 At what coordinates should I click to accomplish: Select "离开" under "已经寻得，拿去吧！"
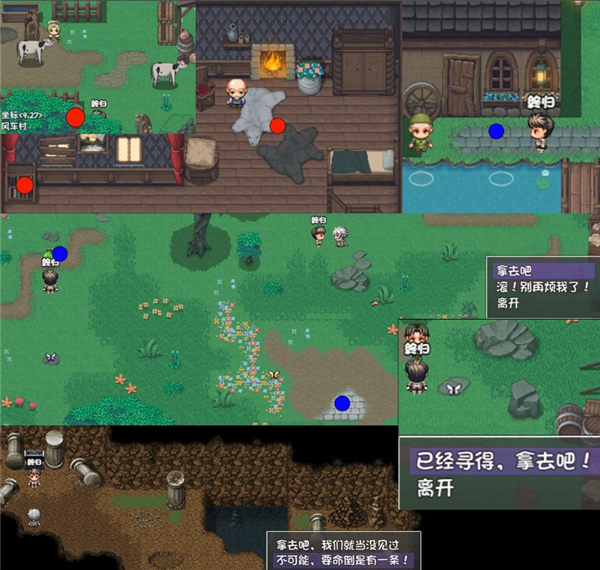click(x=440, y=491)
